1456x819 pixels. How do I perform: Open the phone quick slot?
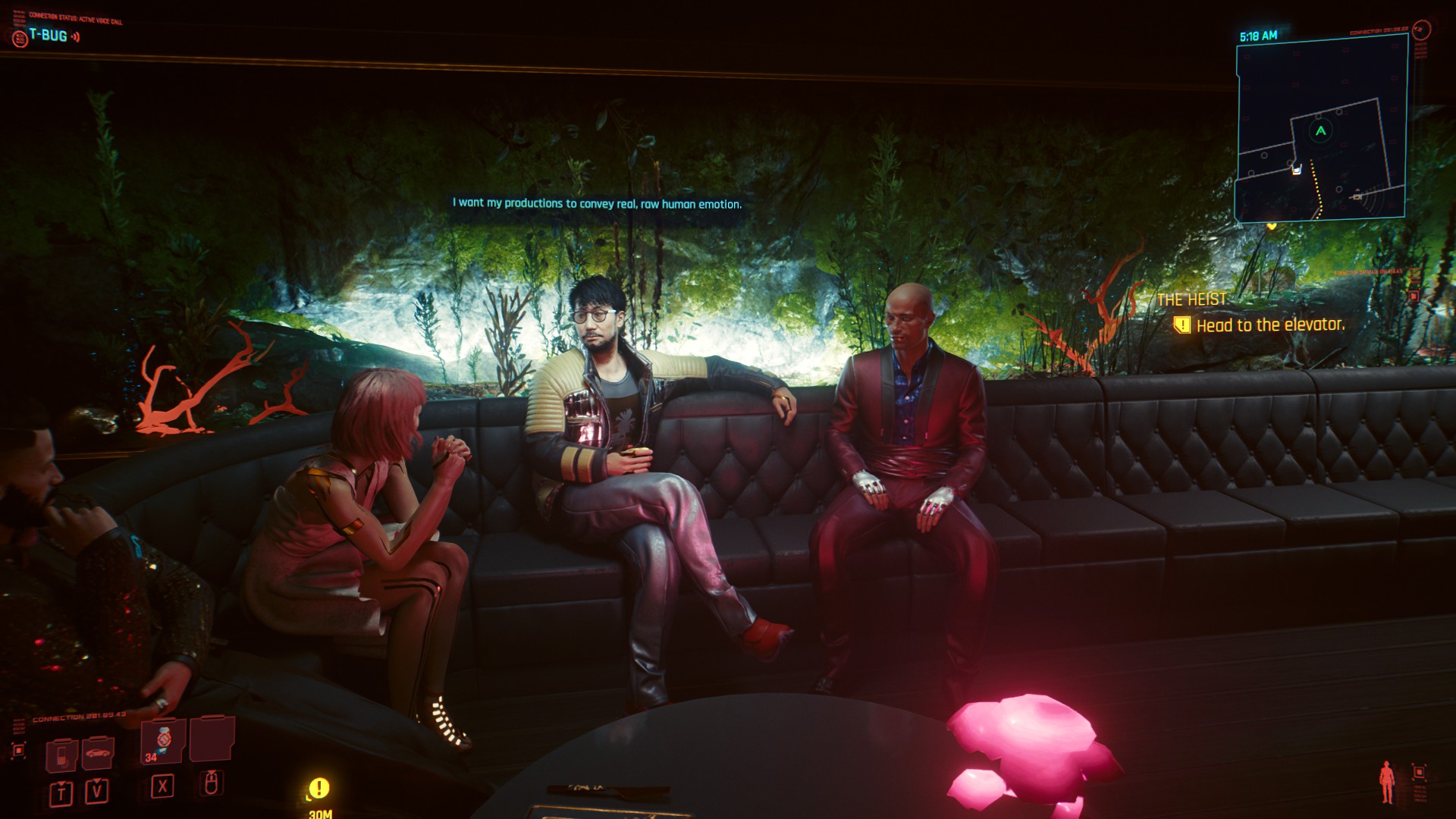pos(61,755)
